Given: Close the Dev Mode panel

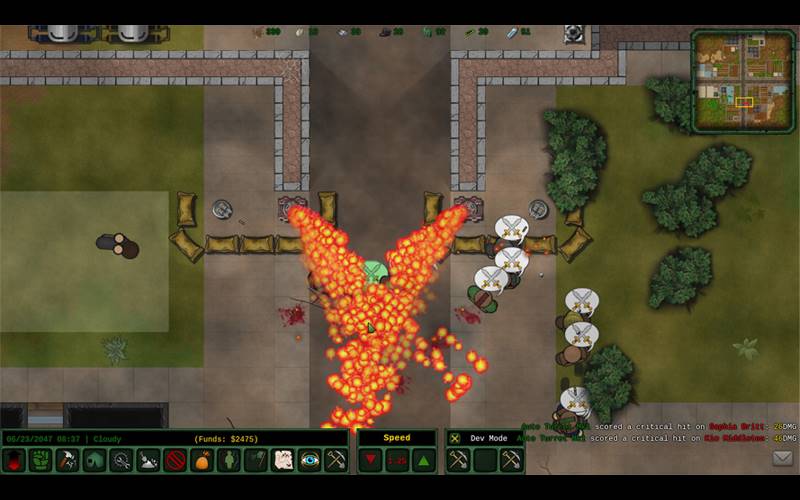Looking at the screenshot, I should tap(455, 439).
